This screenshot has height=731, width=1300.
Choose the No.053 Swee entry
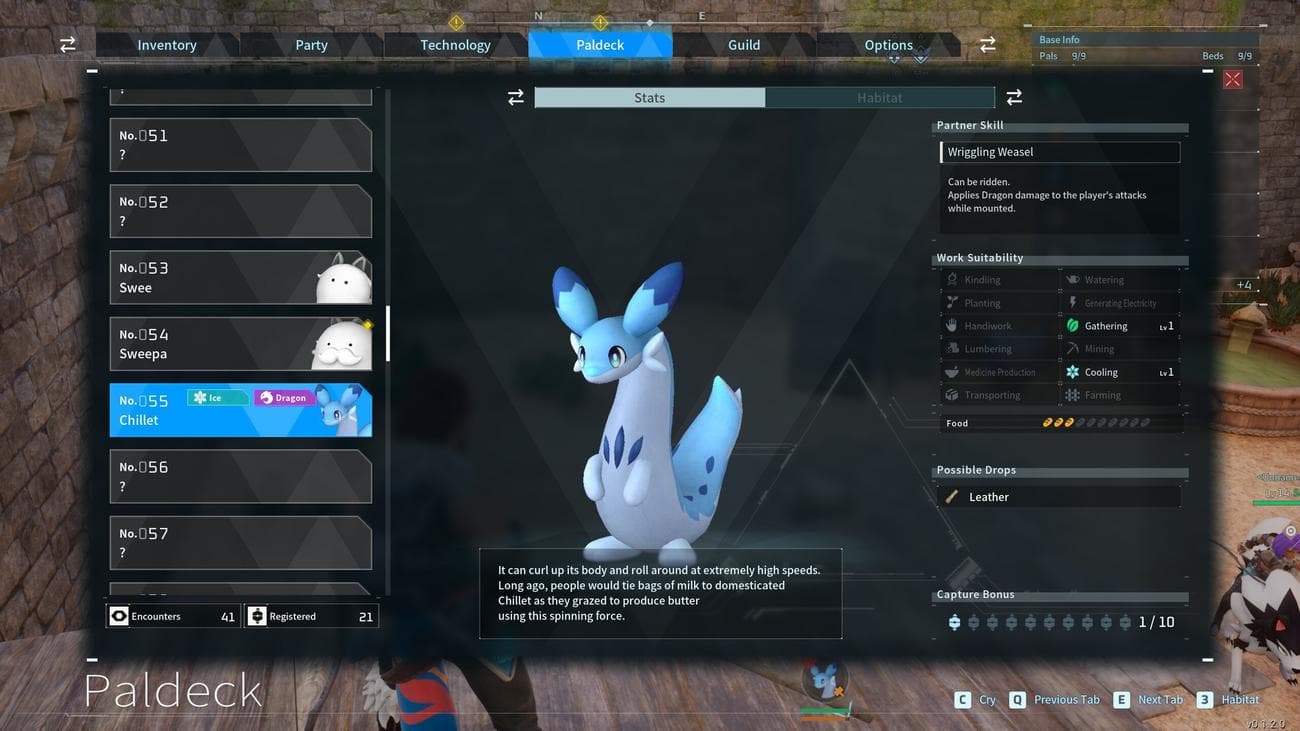pos(240,278)
